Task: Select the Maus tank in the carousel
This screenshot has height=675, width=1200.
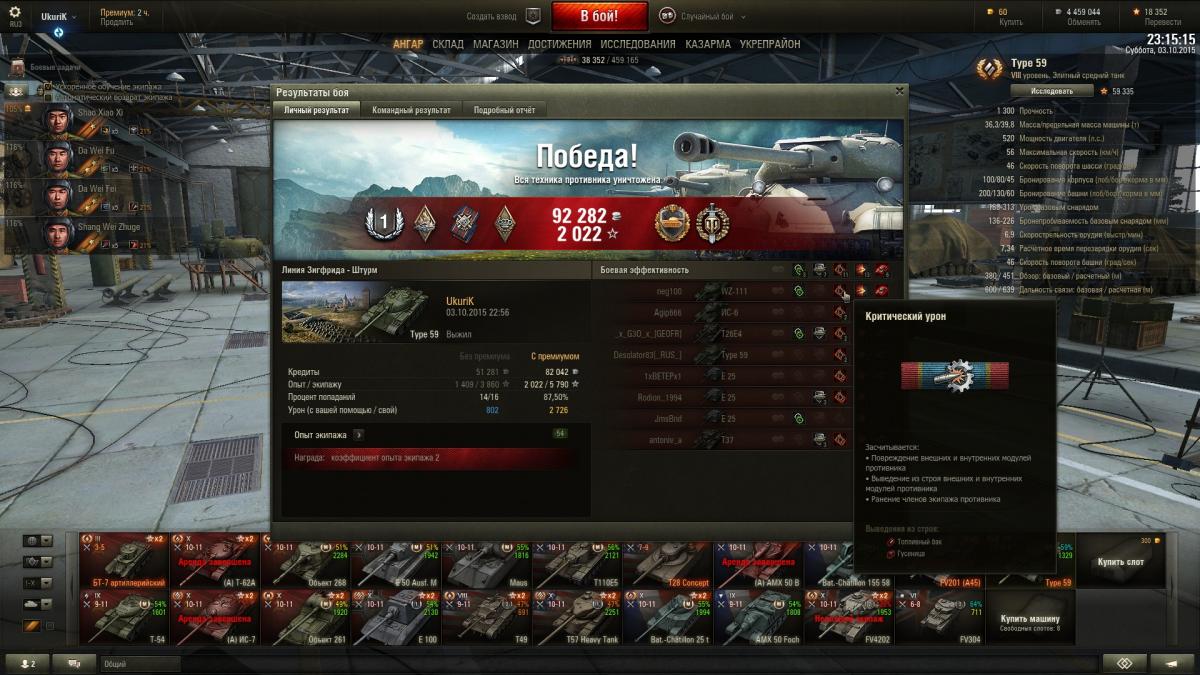Action: point(487,561)
